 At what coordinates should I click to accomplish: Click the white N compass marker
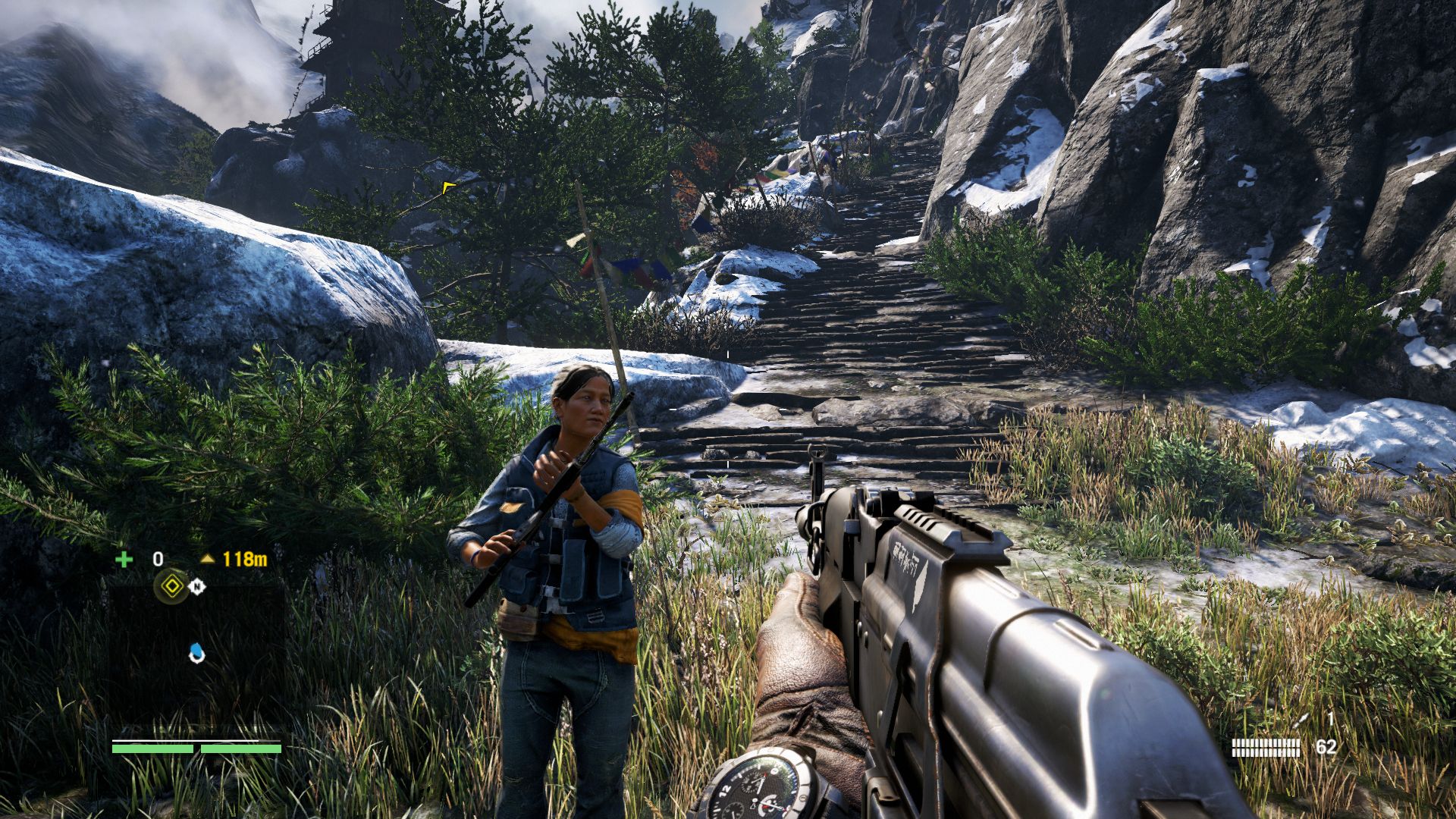(197, 586)
